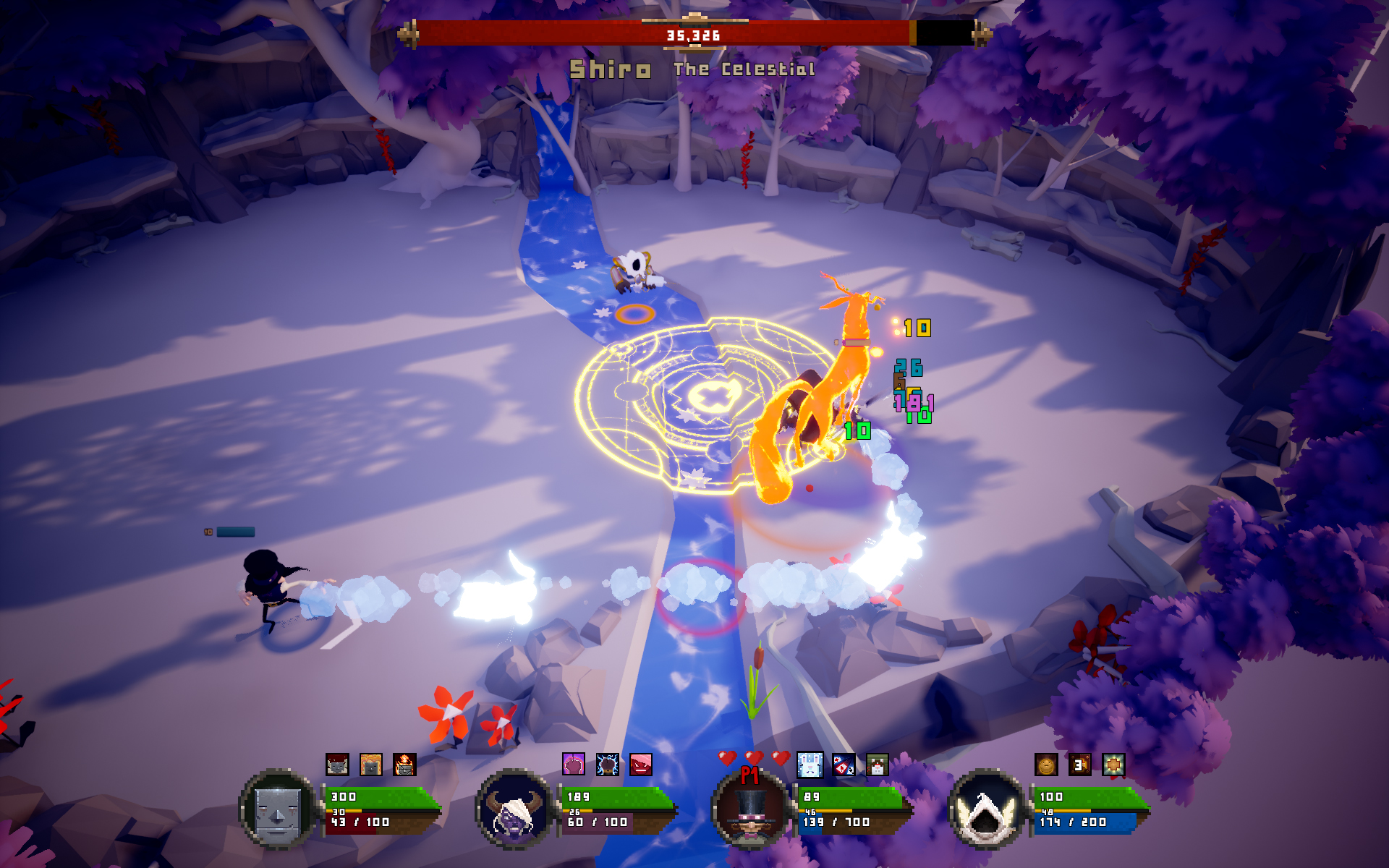Use the glowing orange cross ability
Image resolution: width=1389 pixels, height=868 pixels.
tap(1113, 765)
